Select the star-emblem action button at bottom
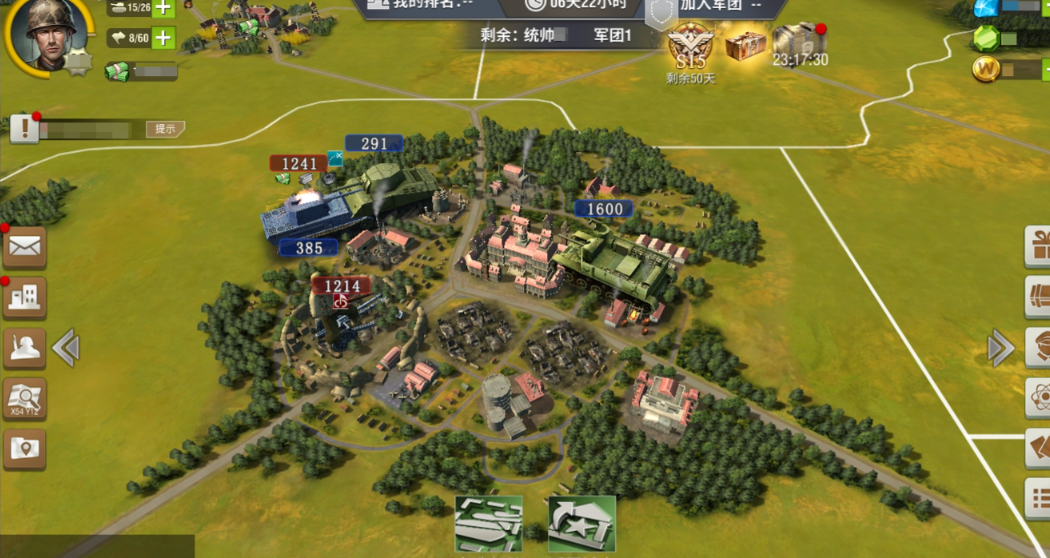The width and height of the screenshot is (1050, 558). point(581,523)
